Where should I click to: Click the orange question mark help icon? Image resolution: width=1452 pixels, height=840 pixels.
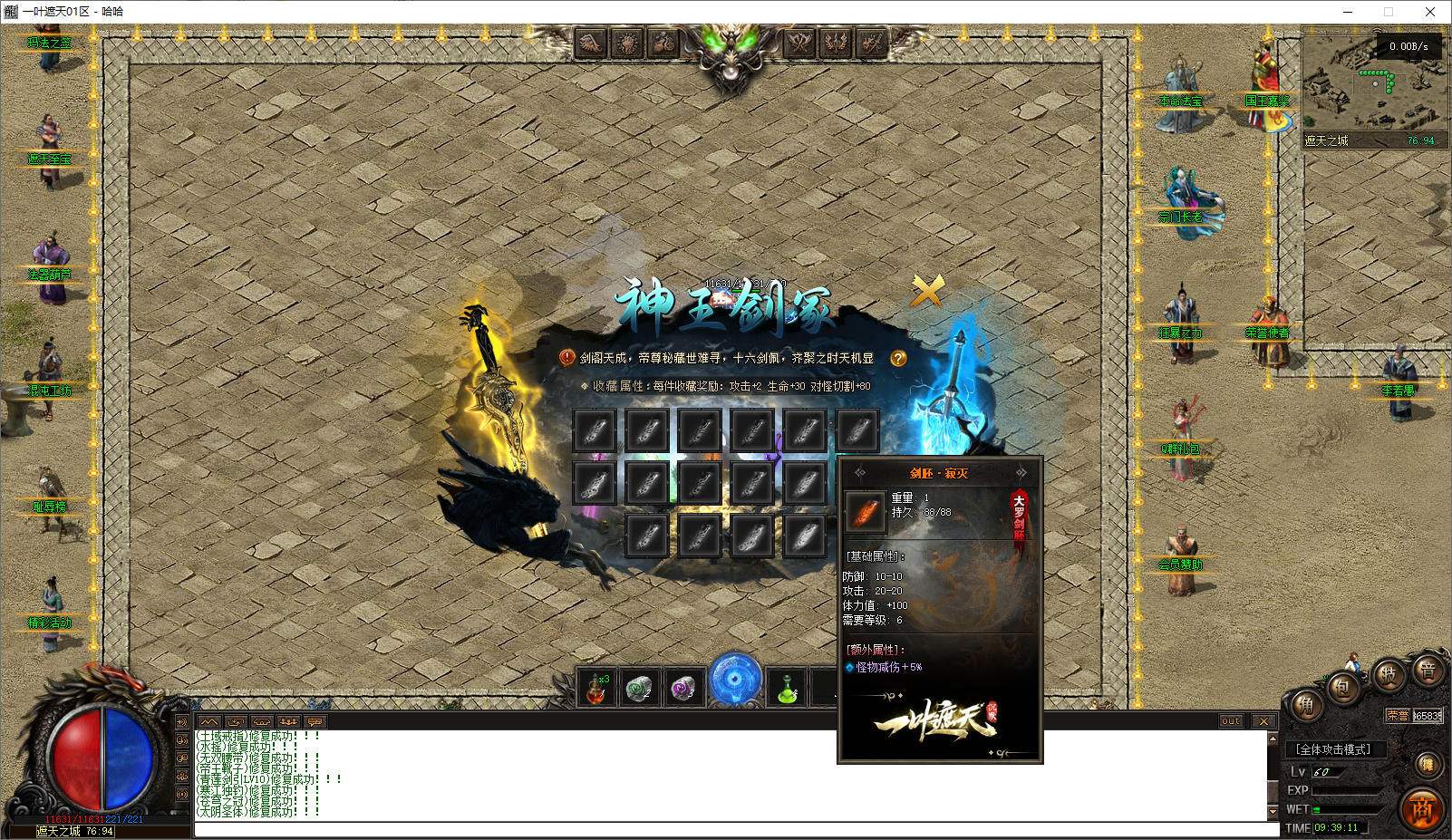point(898,359)
